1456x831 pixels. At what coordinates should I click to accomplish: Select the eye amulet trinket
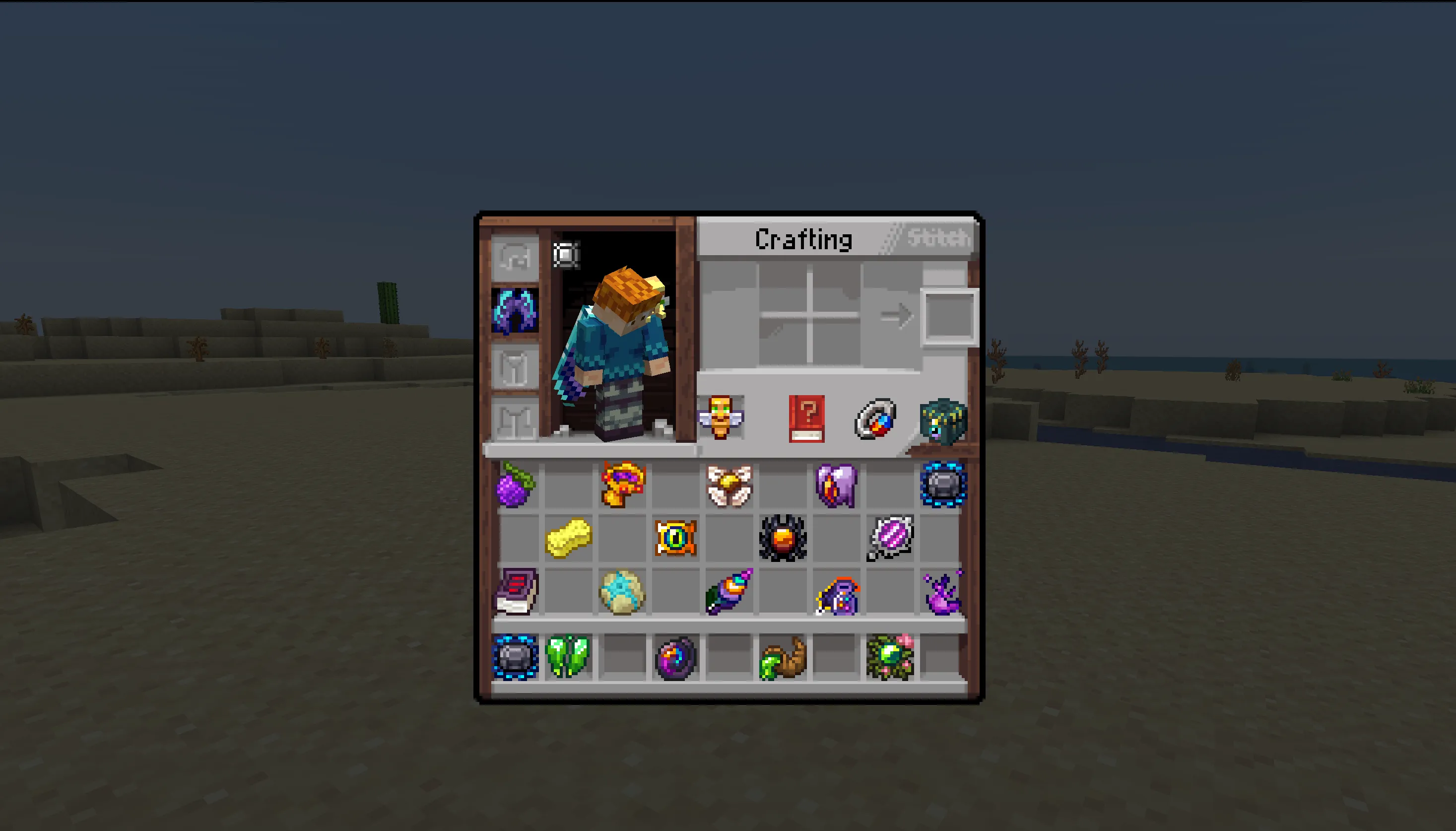coord(675,539)
